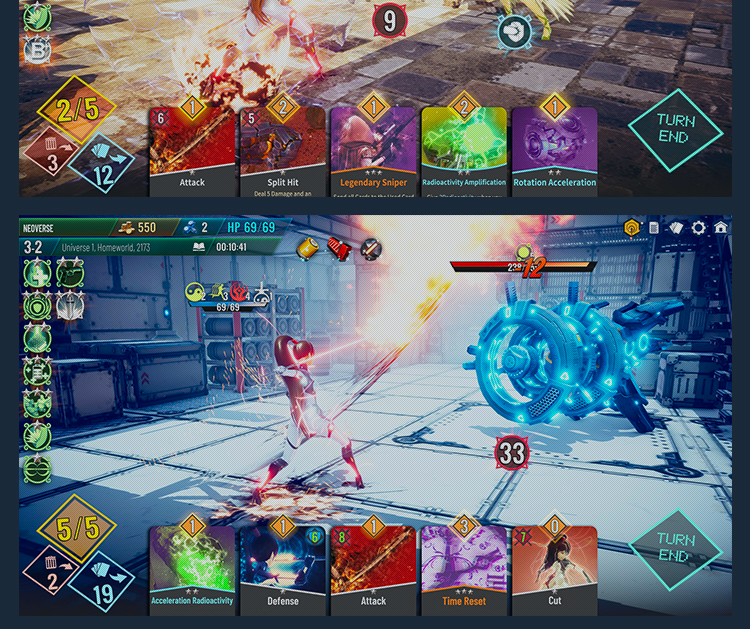This screenshot has width=750, height=629.
Task: Open the deck cards icon
Action: pos(675,228)
